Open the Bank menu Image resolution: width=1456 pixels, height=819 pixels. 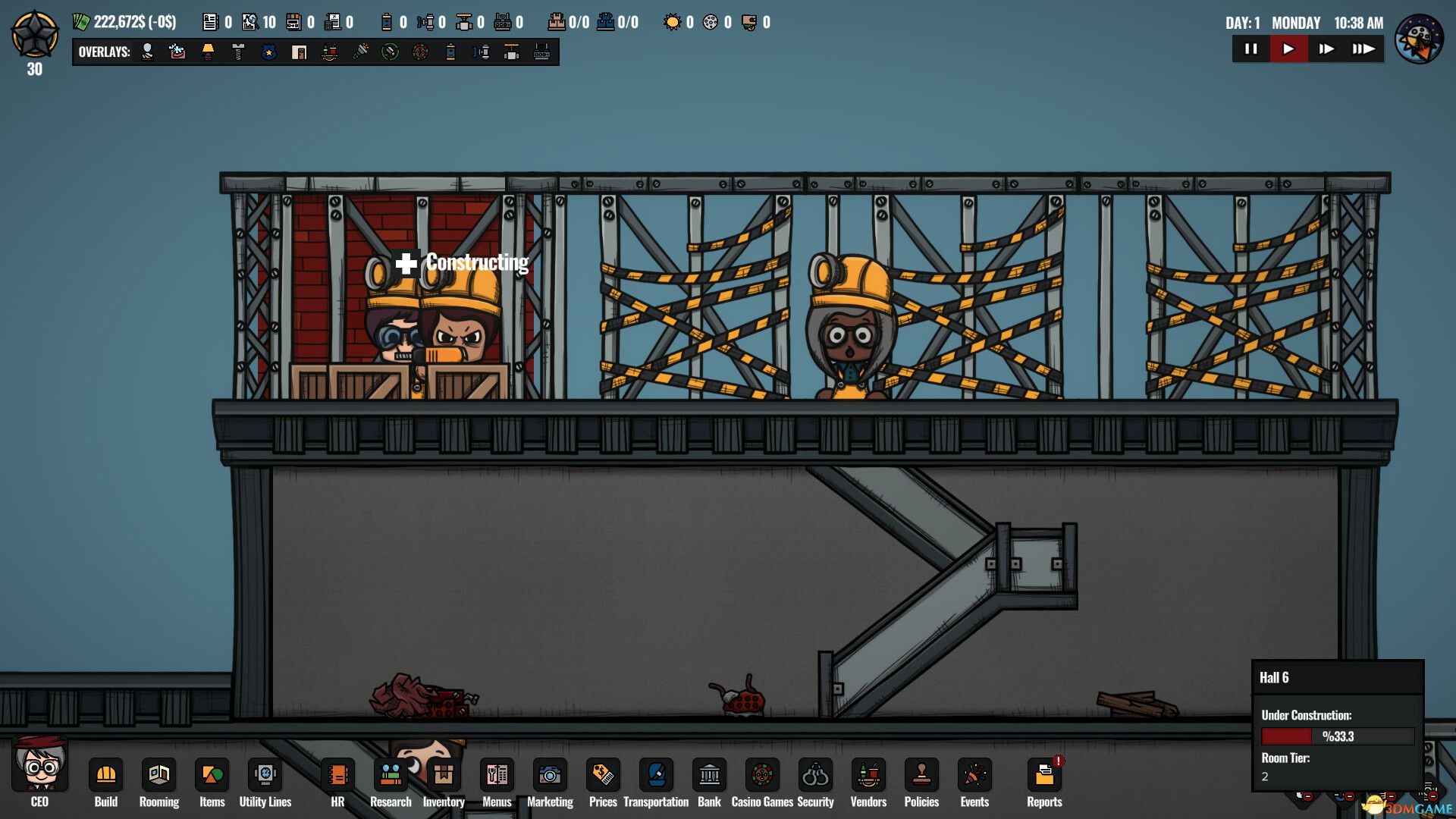tap(709, 776)
